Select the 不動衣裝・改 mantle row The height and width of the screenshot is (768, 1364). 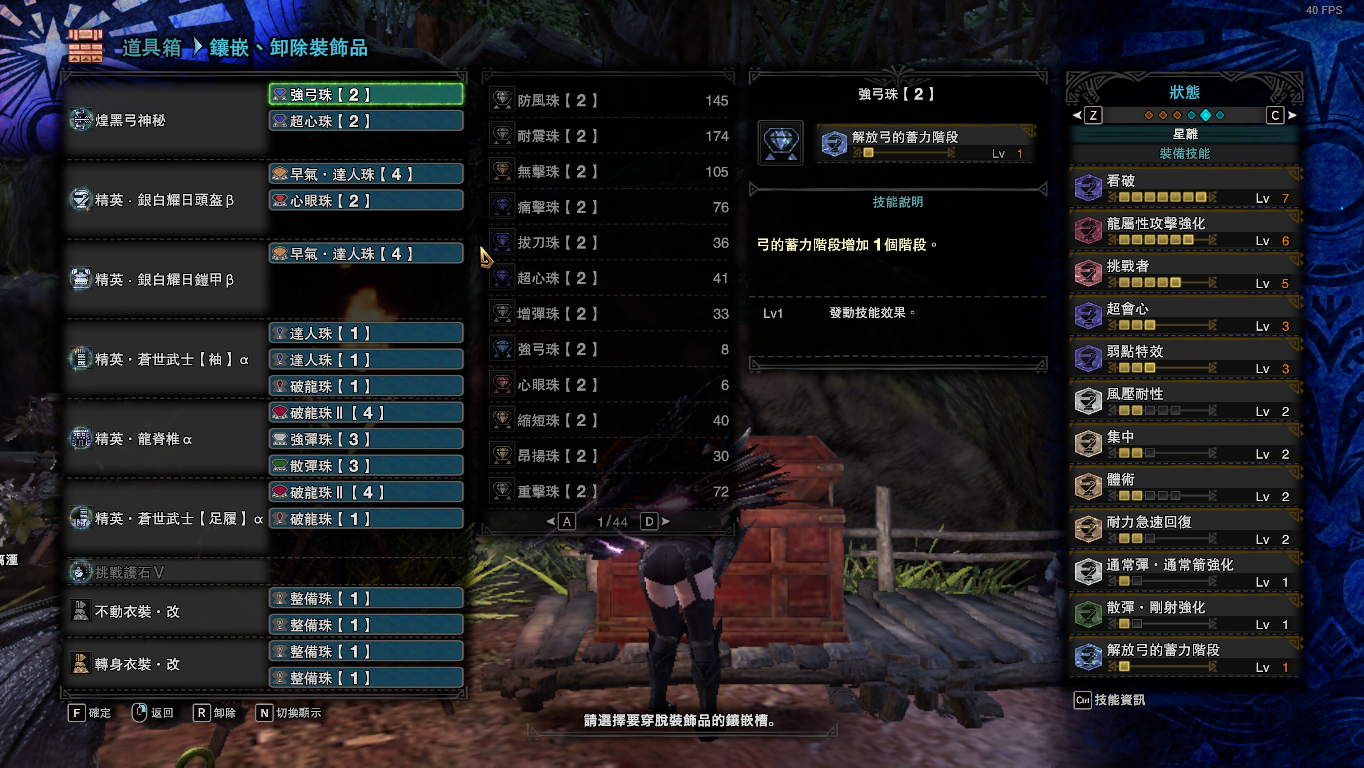[x=165, y=612]
